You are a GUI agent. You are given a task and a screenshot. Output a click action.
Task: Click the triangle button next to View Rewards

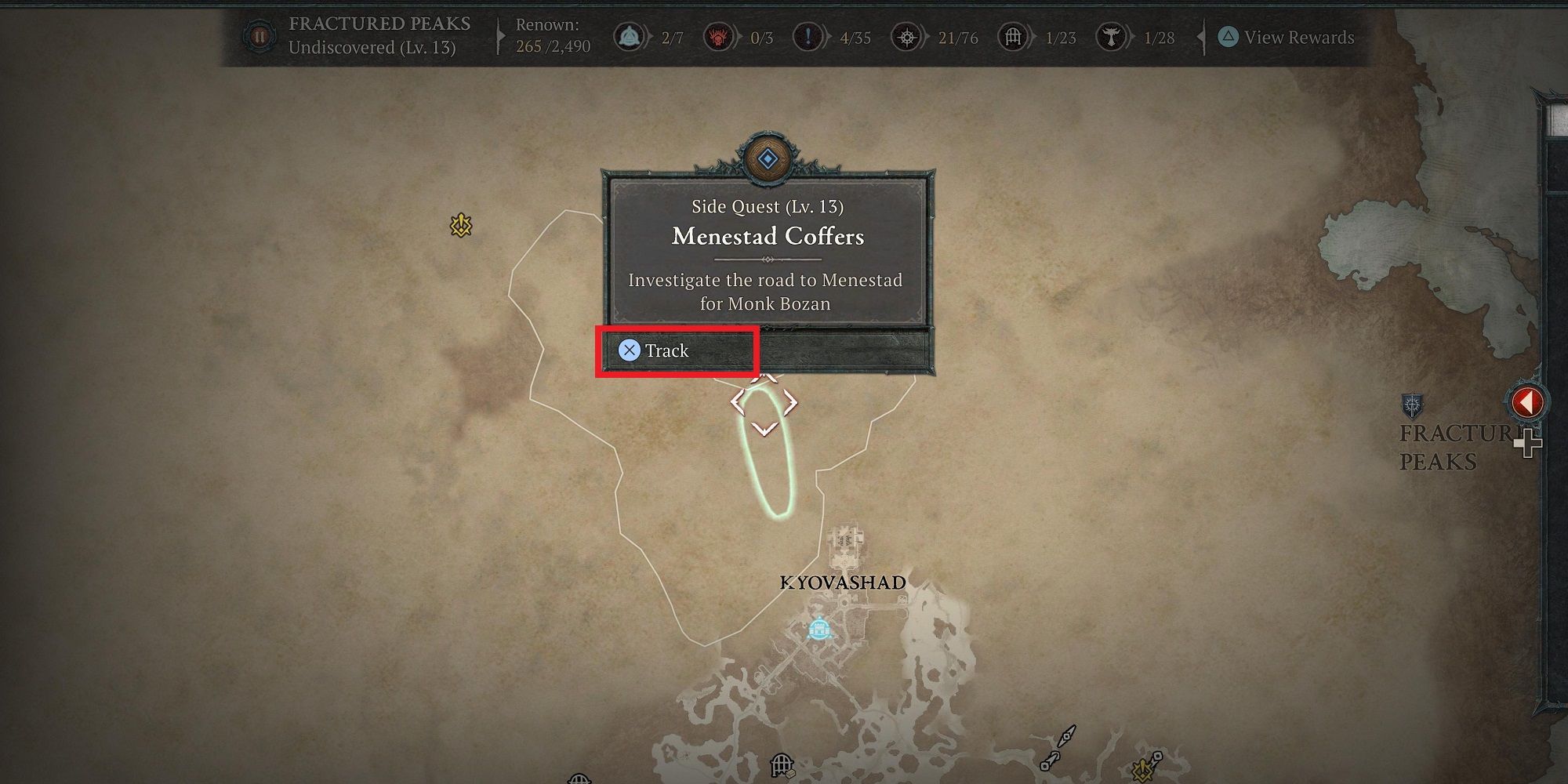1229,36
